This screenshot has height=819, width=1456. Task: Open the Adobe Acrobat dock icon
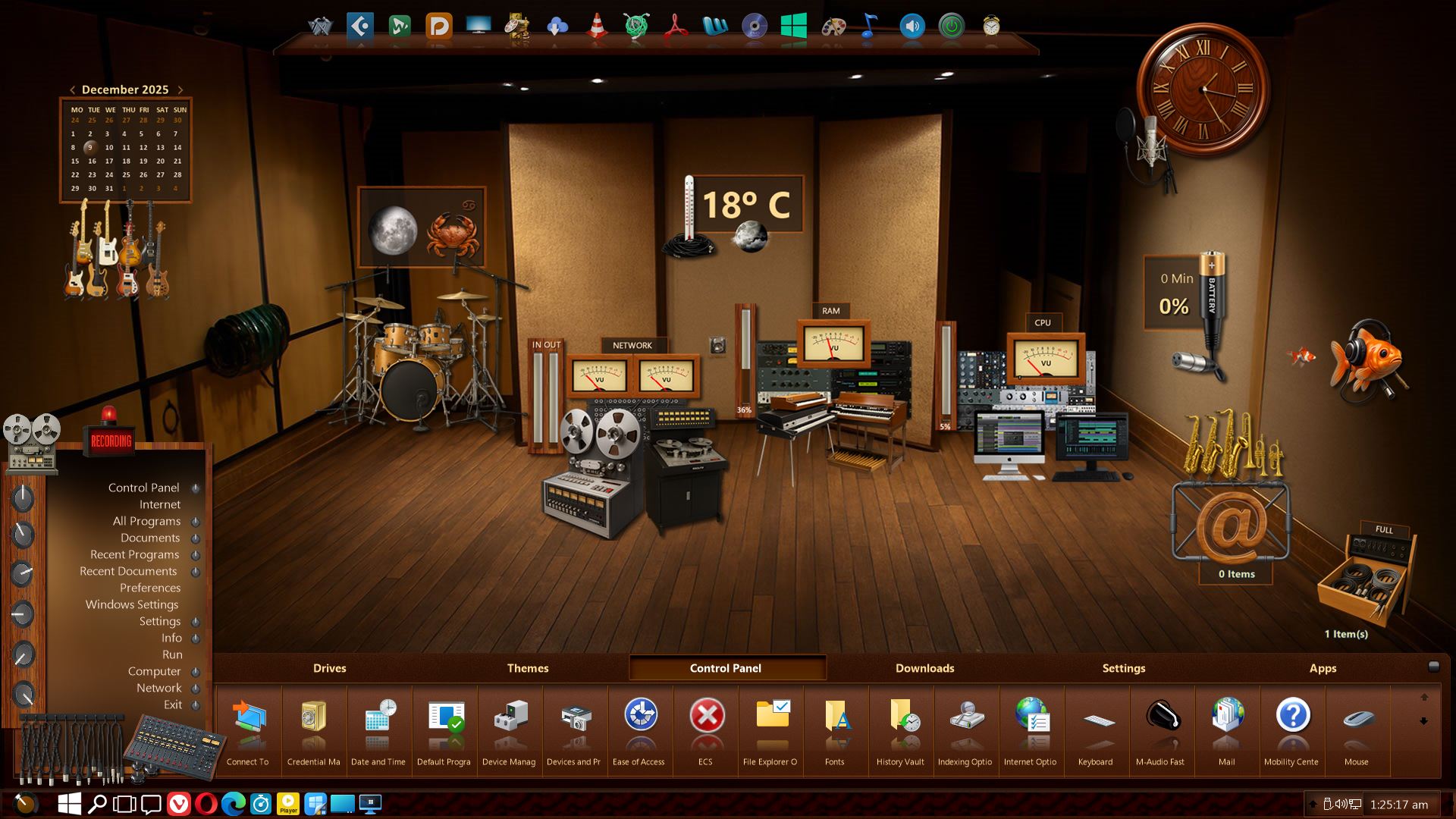click(676, 27)
